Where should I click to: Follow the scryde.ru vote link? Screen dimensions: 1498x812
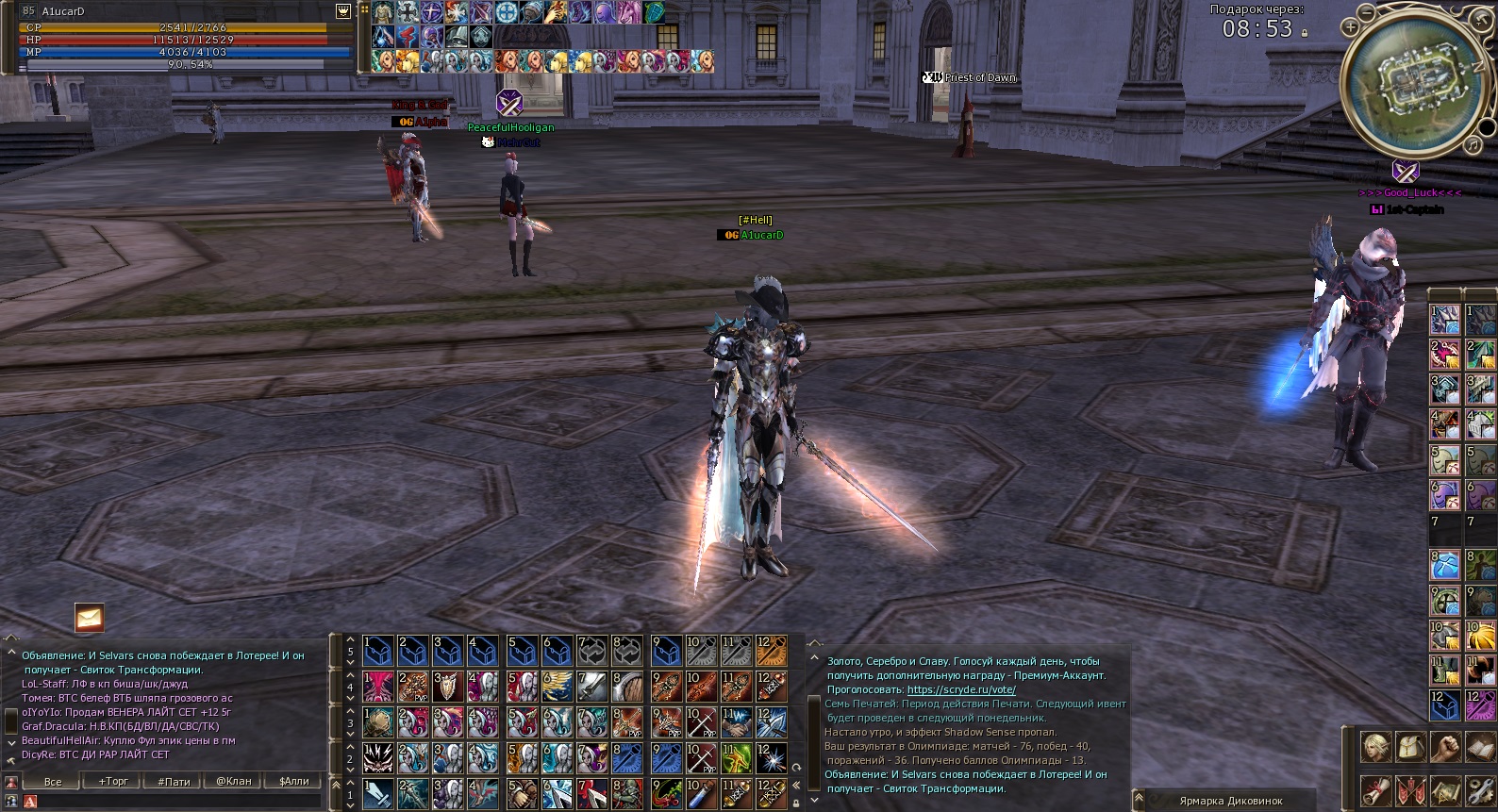pyautogui.click(x=960, y=689)
